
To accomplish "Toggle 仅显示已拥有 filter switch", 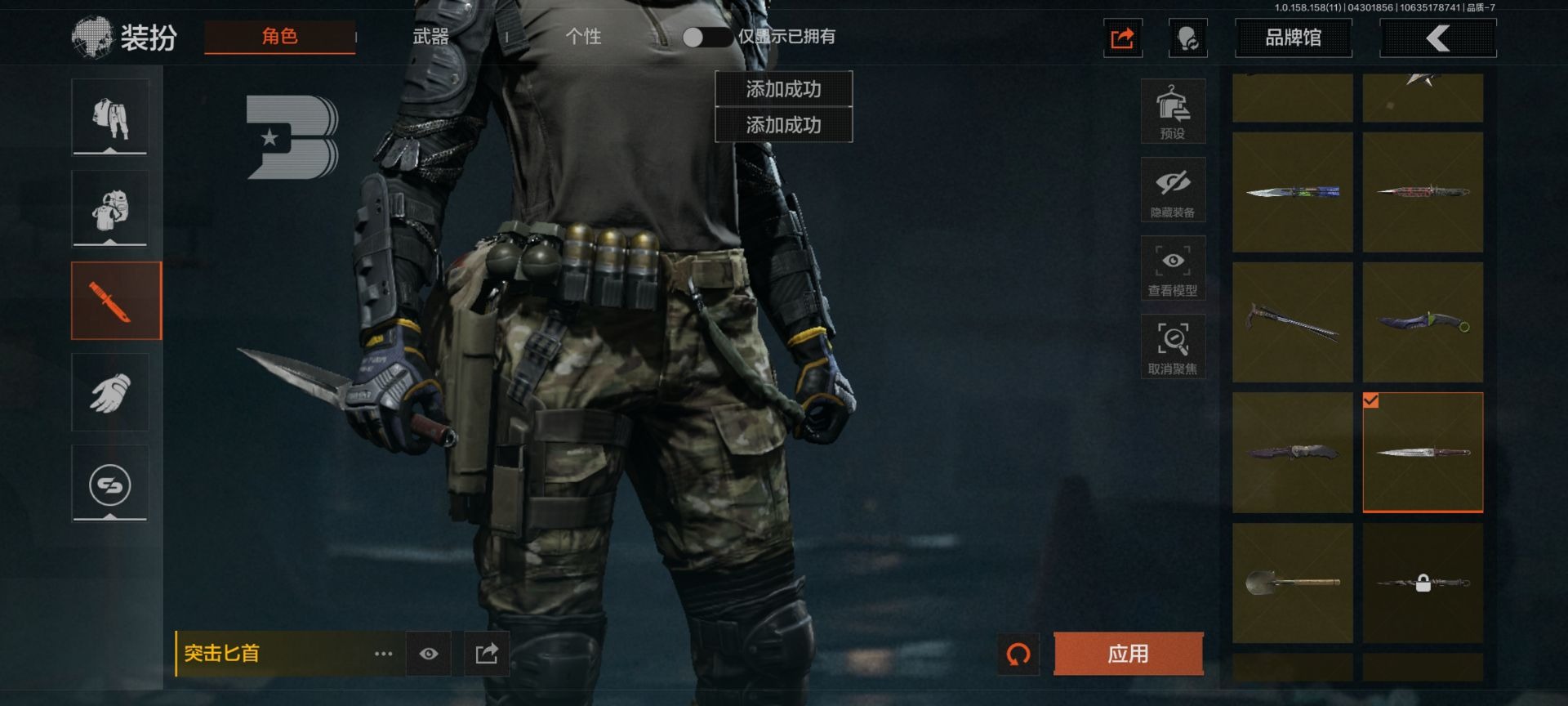I will point(706,37).
